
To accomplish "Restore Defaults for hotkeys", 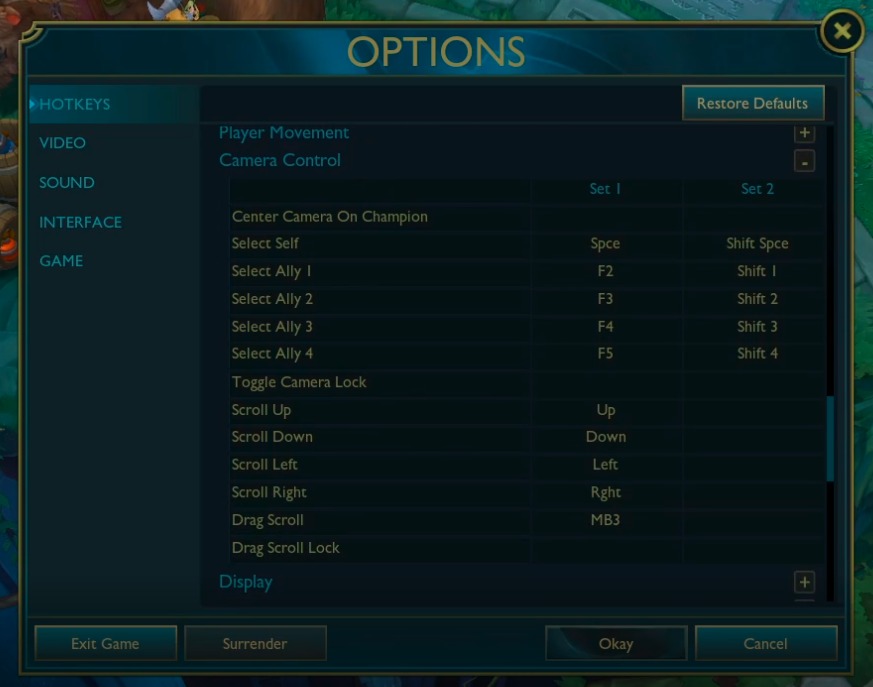I will (x=752, y=103).
